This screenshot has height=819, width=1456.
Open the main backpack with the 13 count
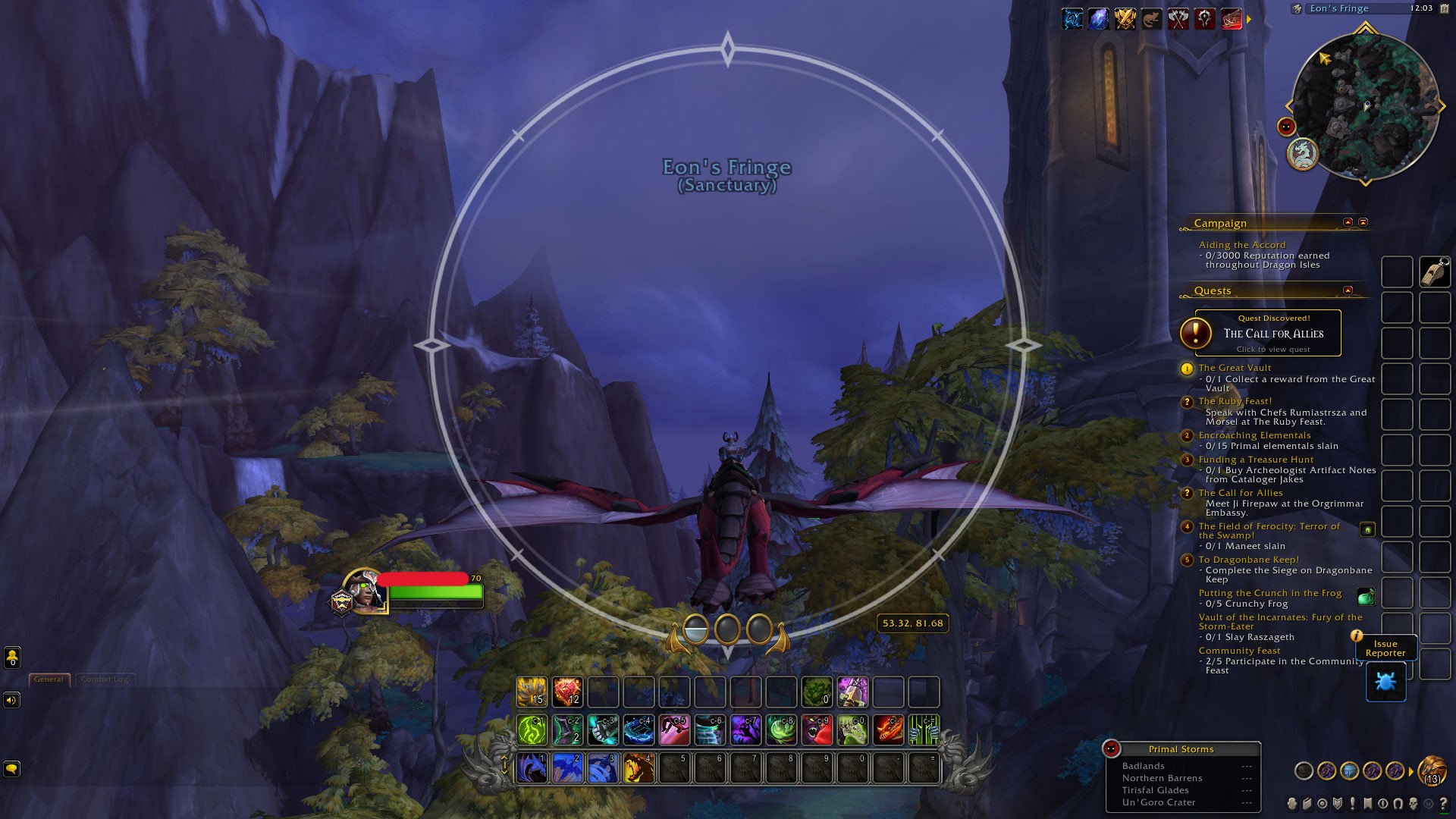pyautogui.click(x=1432, y=770)
